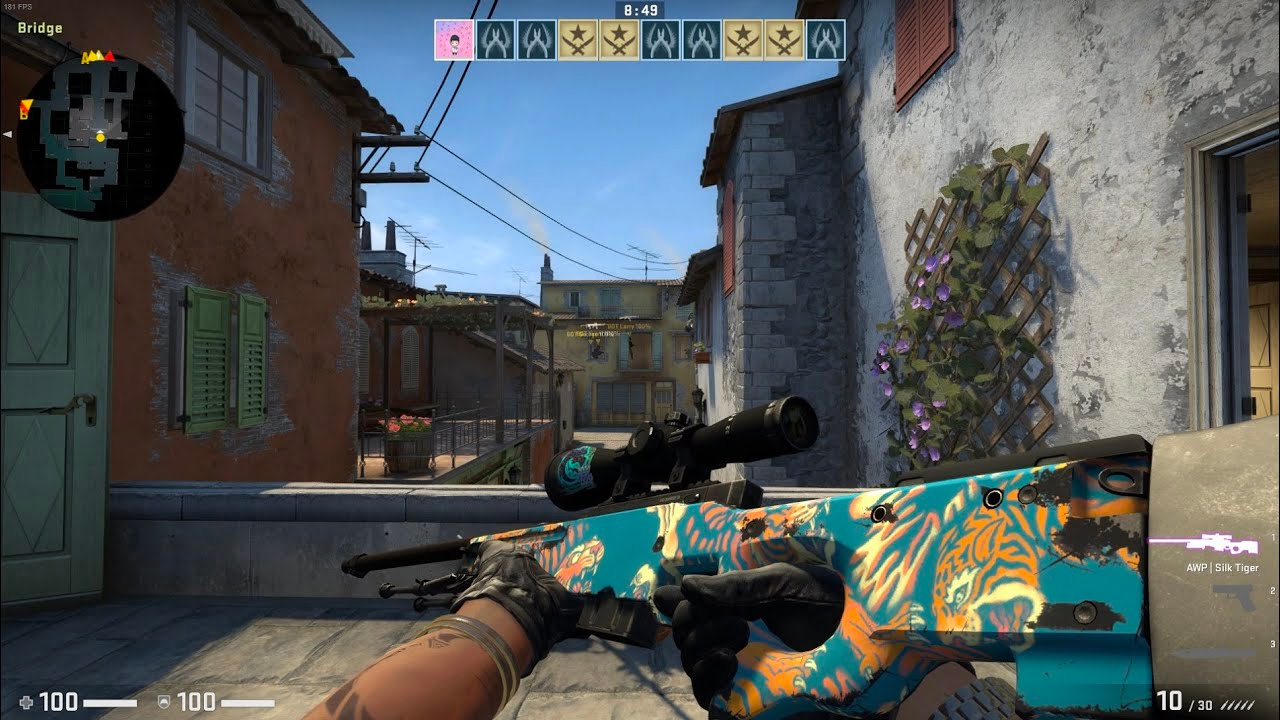The image size is (1280, 720).
Task: Expand the Bridge location label on the minimap
Action: 40,28
